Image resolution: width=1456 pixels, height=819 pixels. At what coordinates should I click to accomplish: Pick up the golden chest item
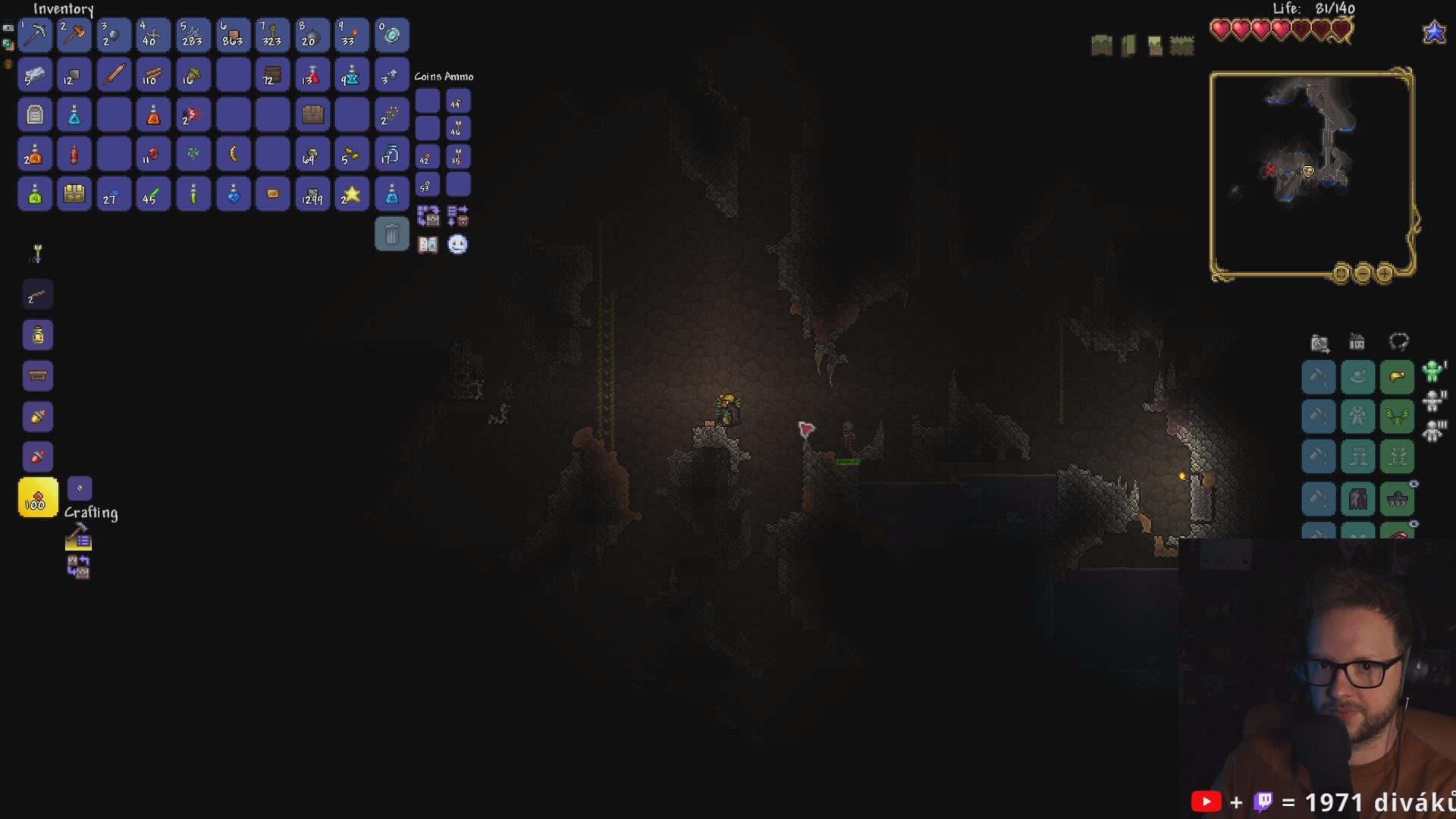74,194
